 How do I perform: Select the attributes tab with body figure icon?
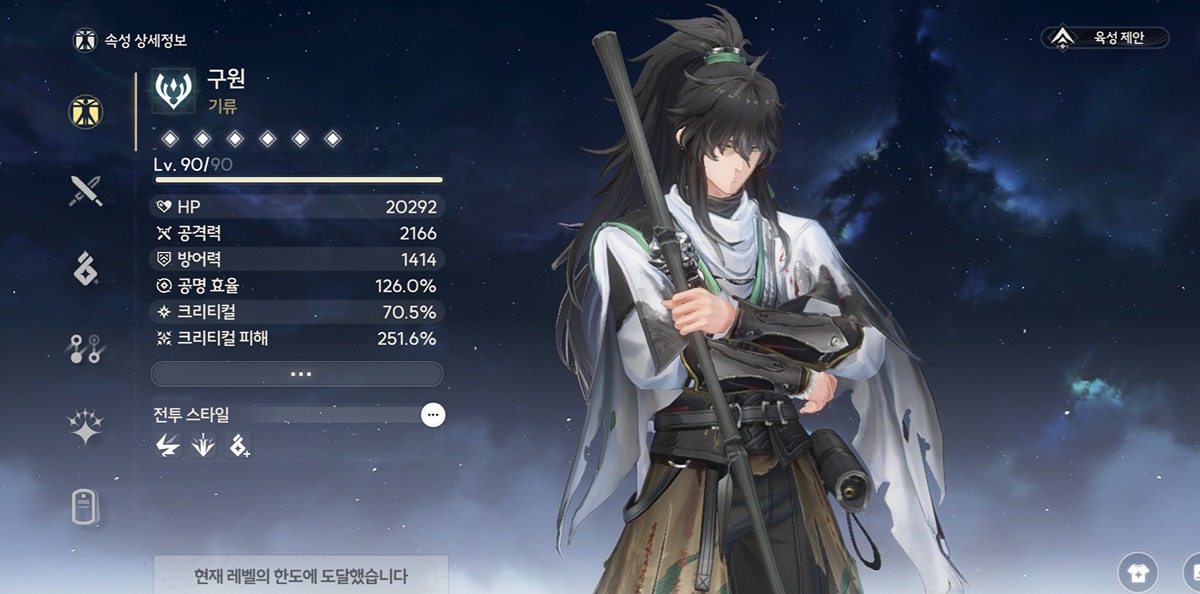coord(86,111)
